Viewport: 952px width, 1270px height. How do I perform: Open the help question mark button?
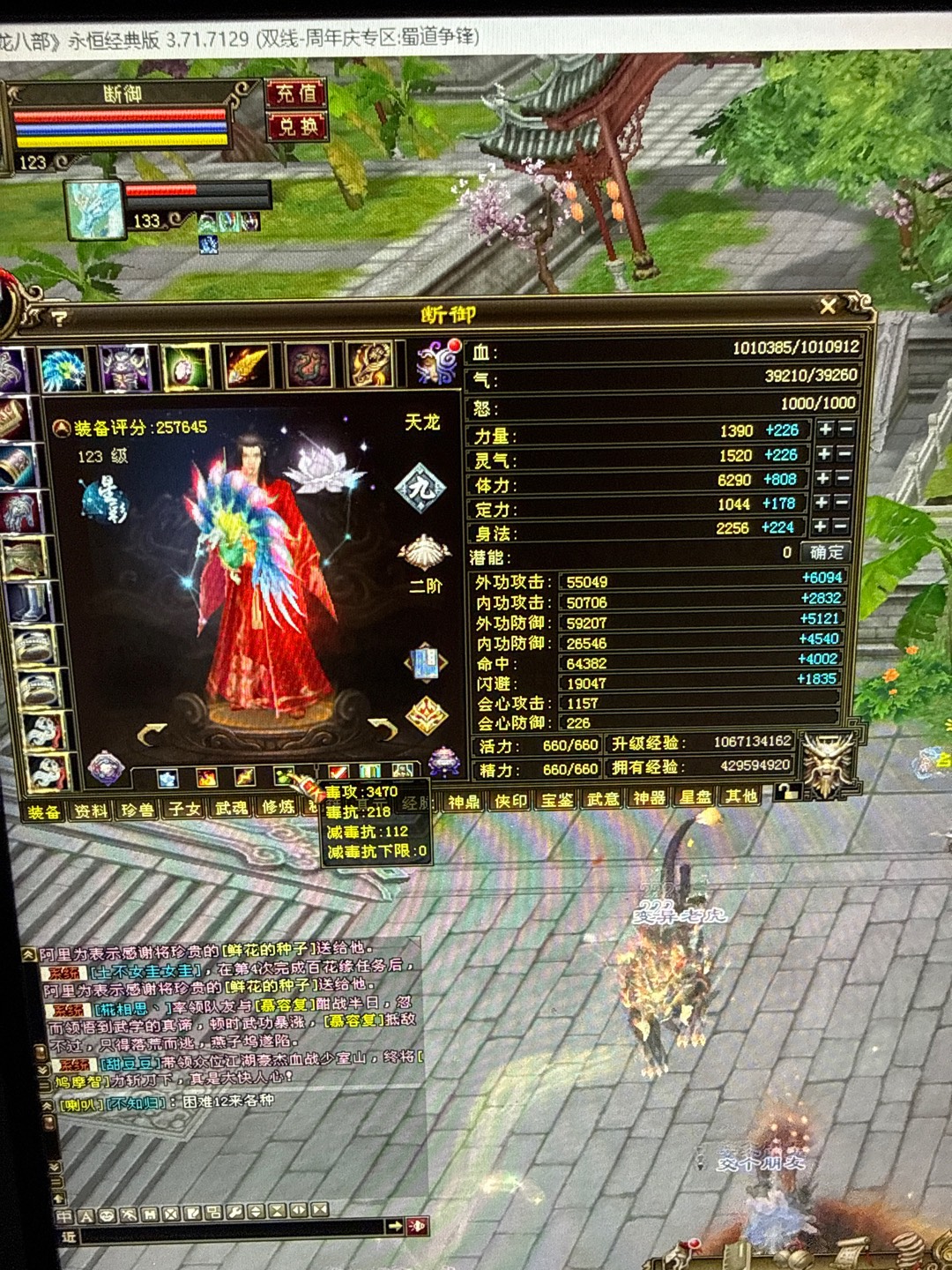click(58, 318)
